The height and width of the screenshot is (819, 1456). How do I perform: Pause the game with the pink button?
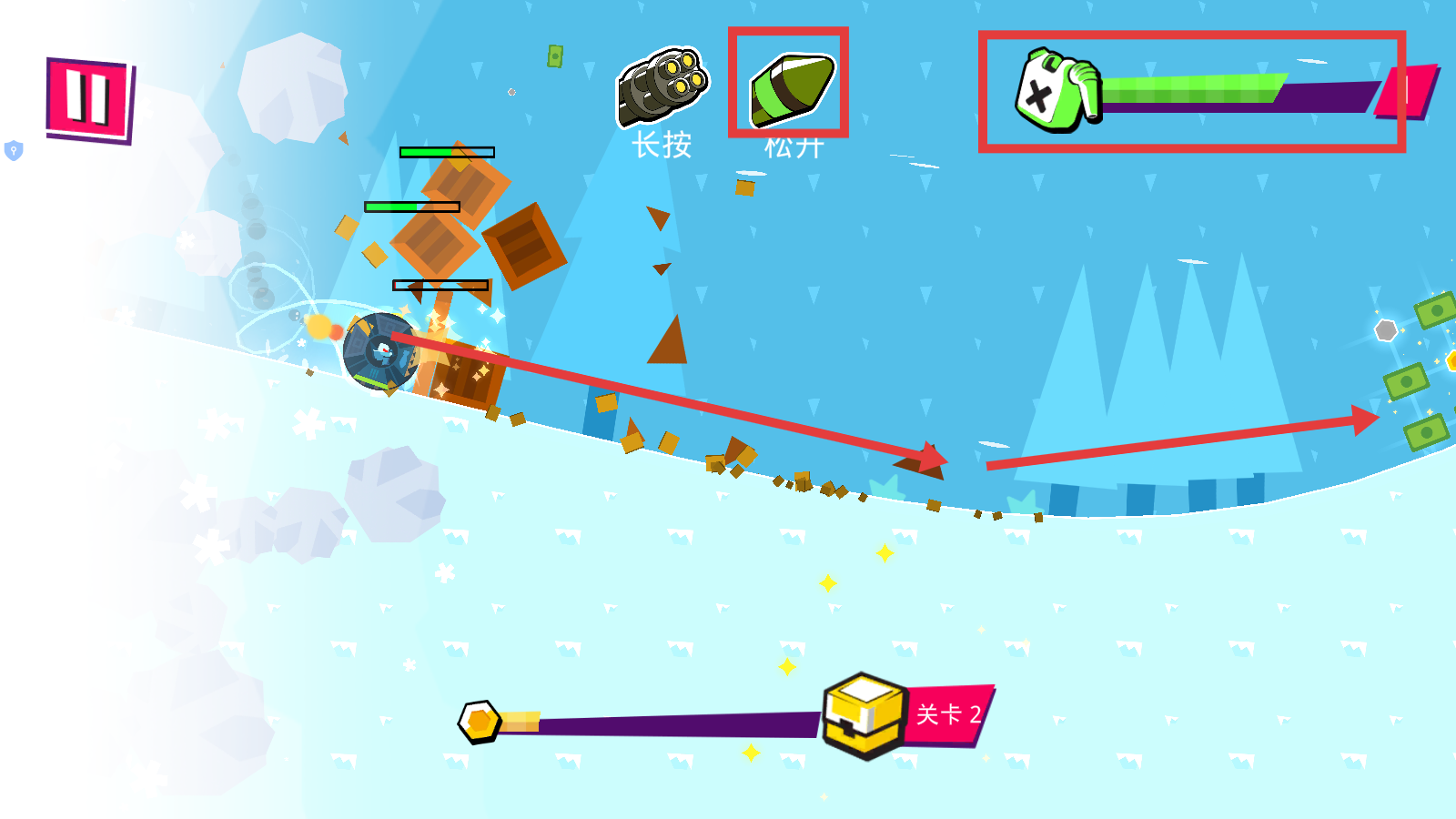(x=88, y=98)
